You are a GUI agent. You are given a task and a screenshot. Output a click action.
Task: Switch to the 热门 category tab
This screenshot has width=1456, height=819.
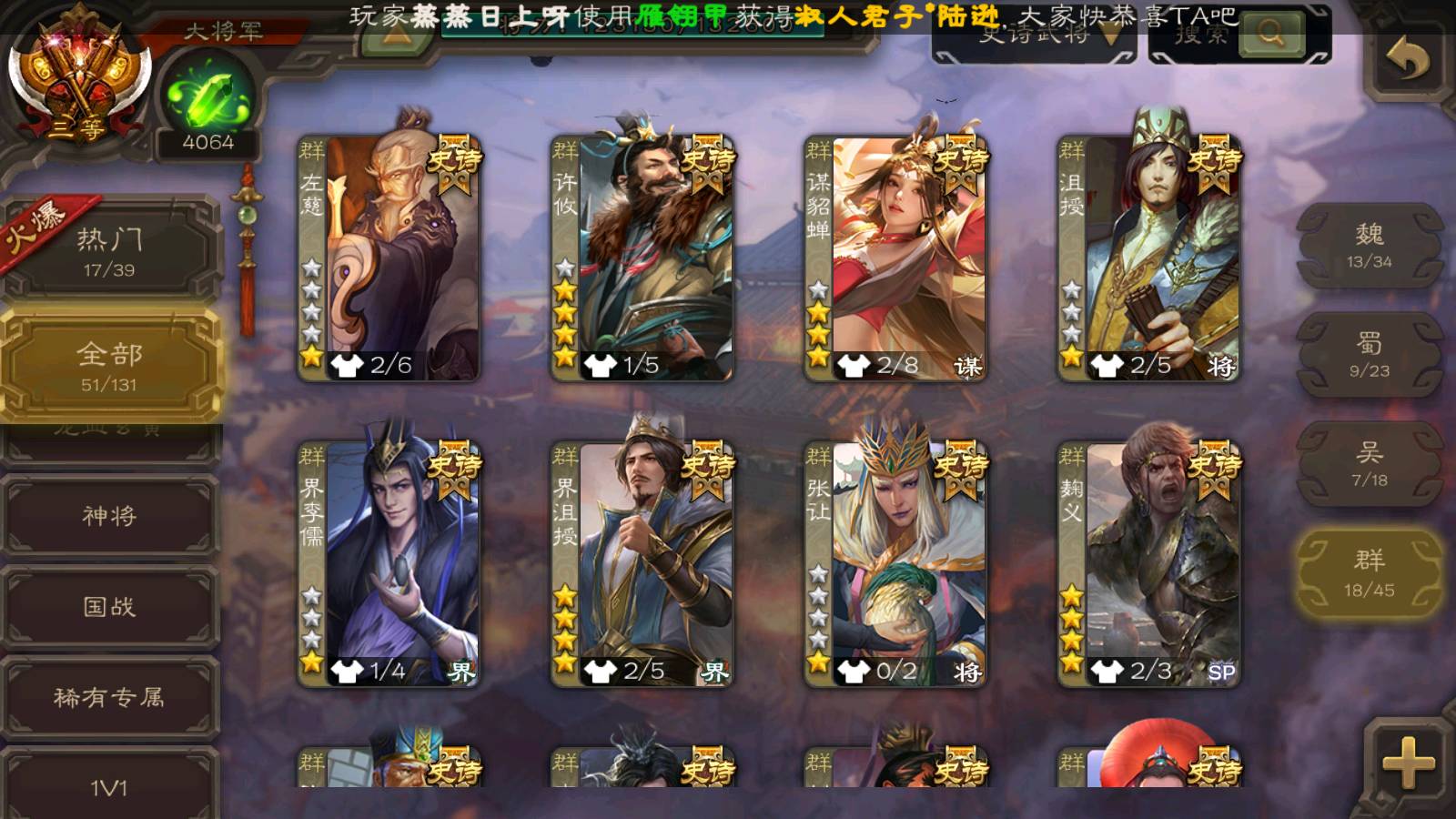pos(109,250)
